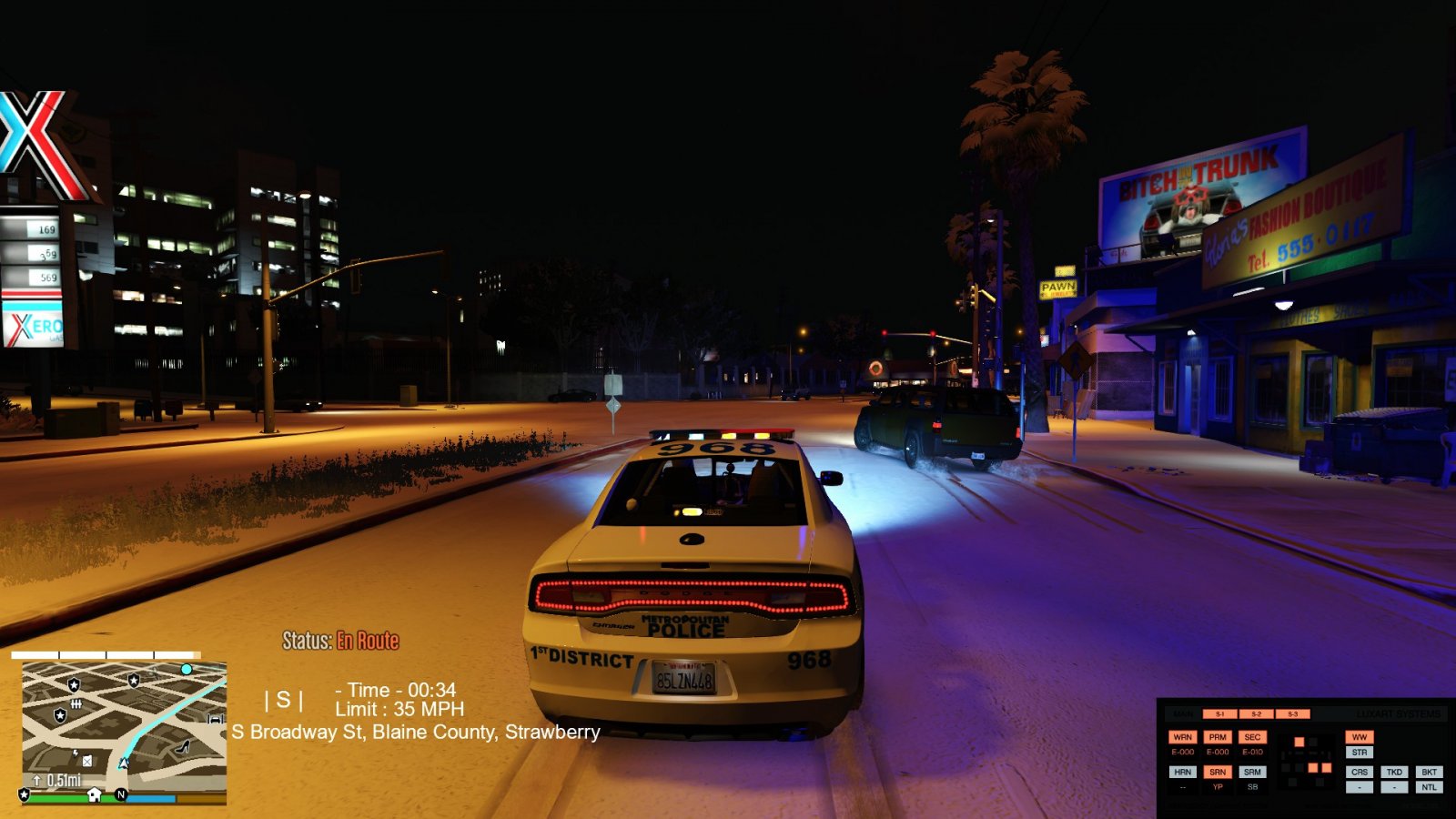1456x819 pixels.
Task: Select the S-3 stage tab
Action: (1292, 714)
